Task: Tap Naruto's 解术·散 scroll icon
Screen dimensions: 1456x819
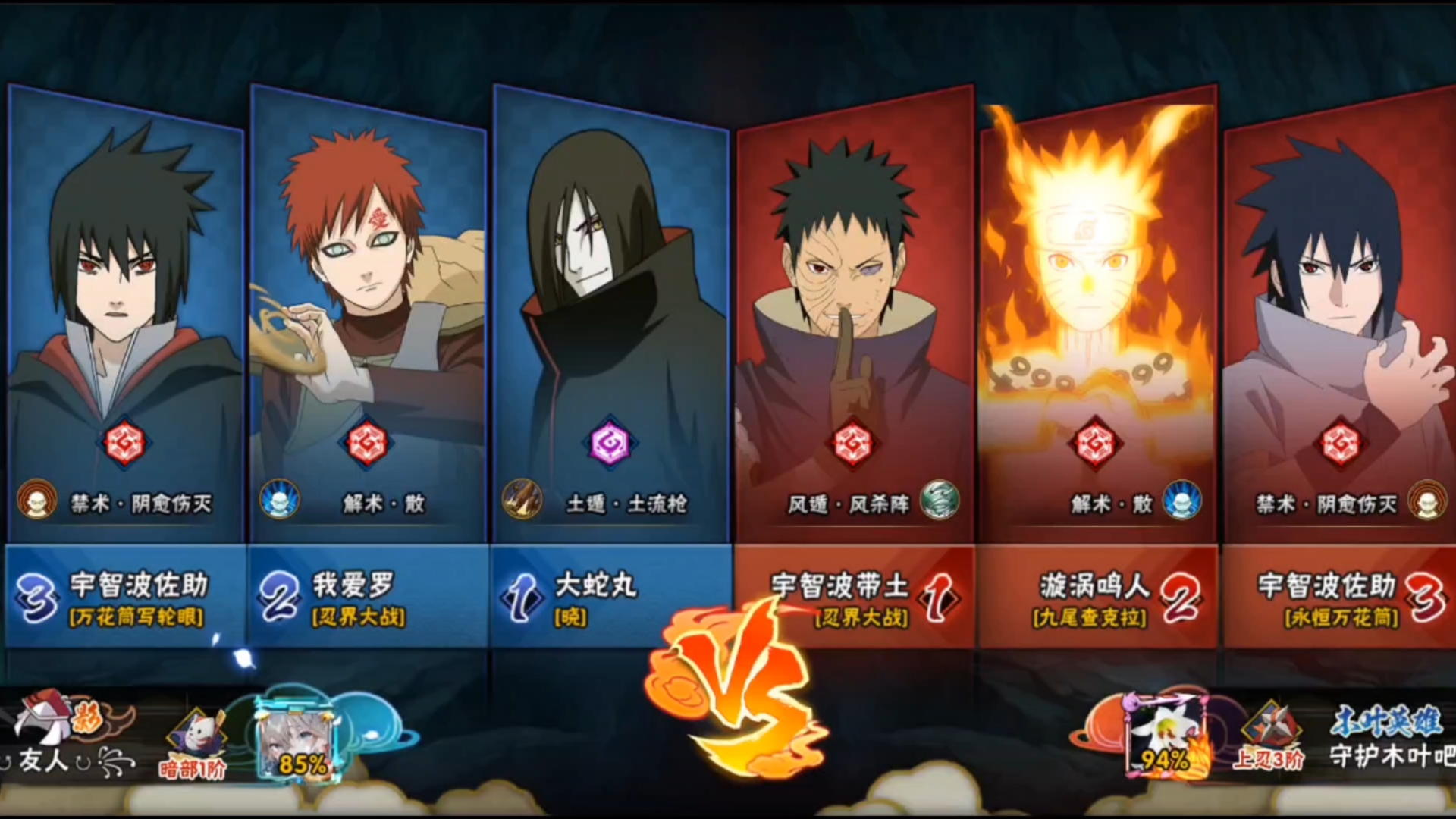Action: coord(1181,500)
